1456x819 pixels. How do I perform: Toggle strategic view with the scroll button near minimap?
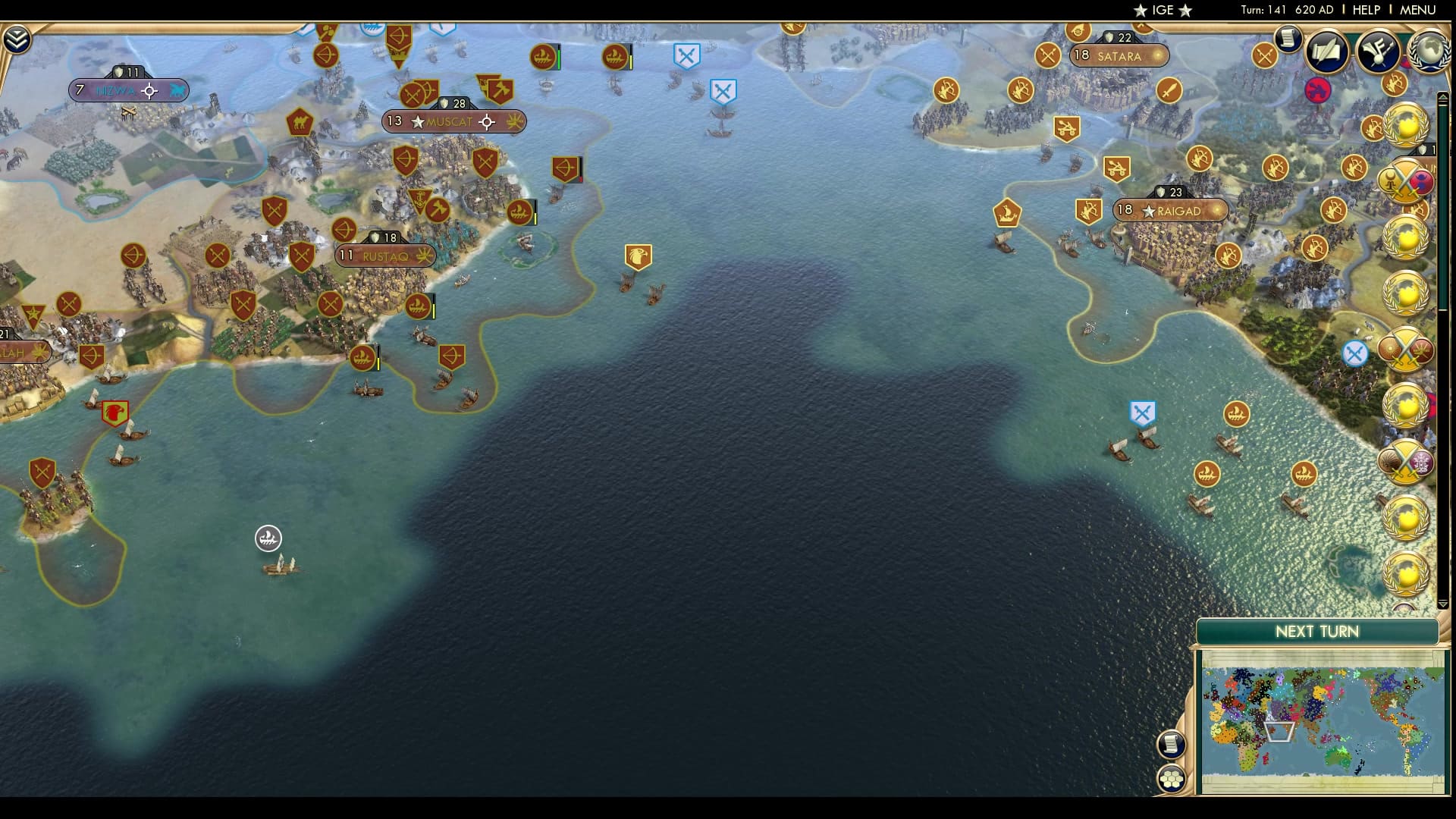[1172, 745]
